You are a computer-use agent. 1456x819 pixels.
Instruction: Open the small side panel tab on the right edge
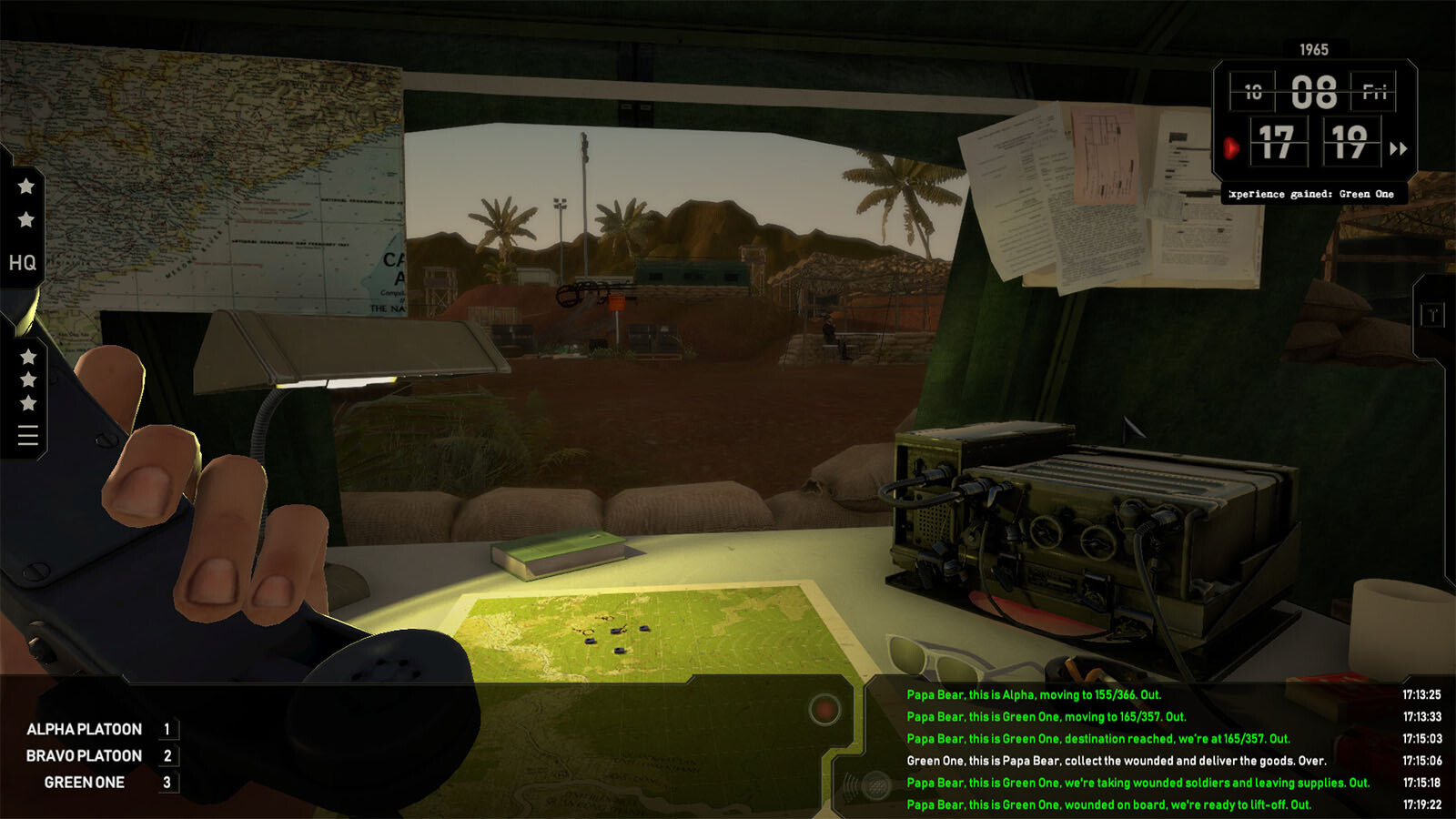(1432, 316)
